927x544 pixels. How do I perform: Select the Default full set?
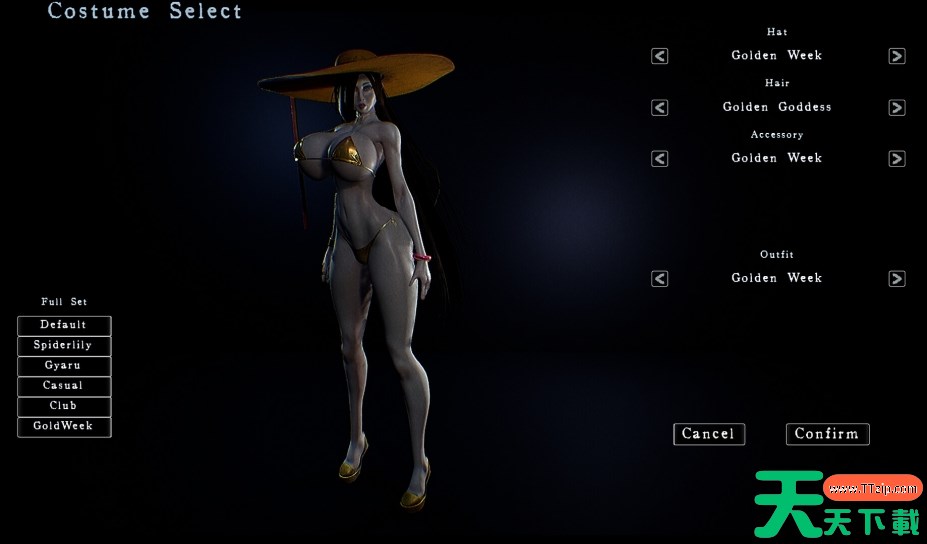tap(64, 325)
